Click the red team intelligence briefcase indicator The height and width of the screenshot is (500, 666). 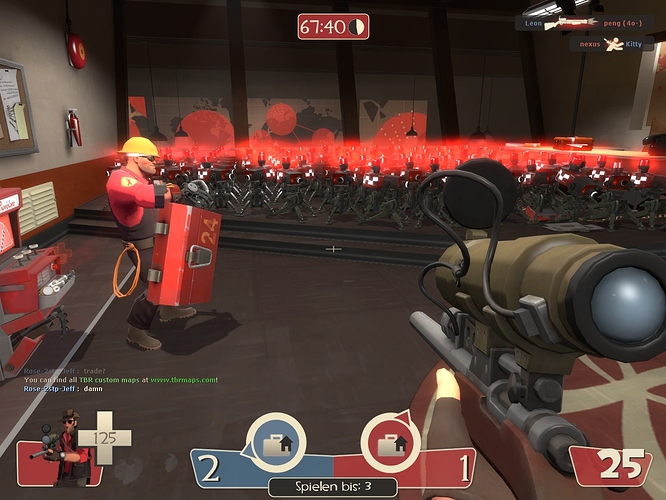click(x=390, y=441)
